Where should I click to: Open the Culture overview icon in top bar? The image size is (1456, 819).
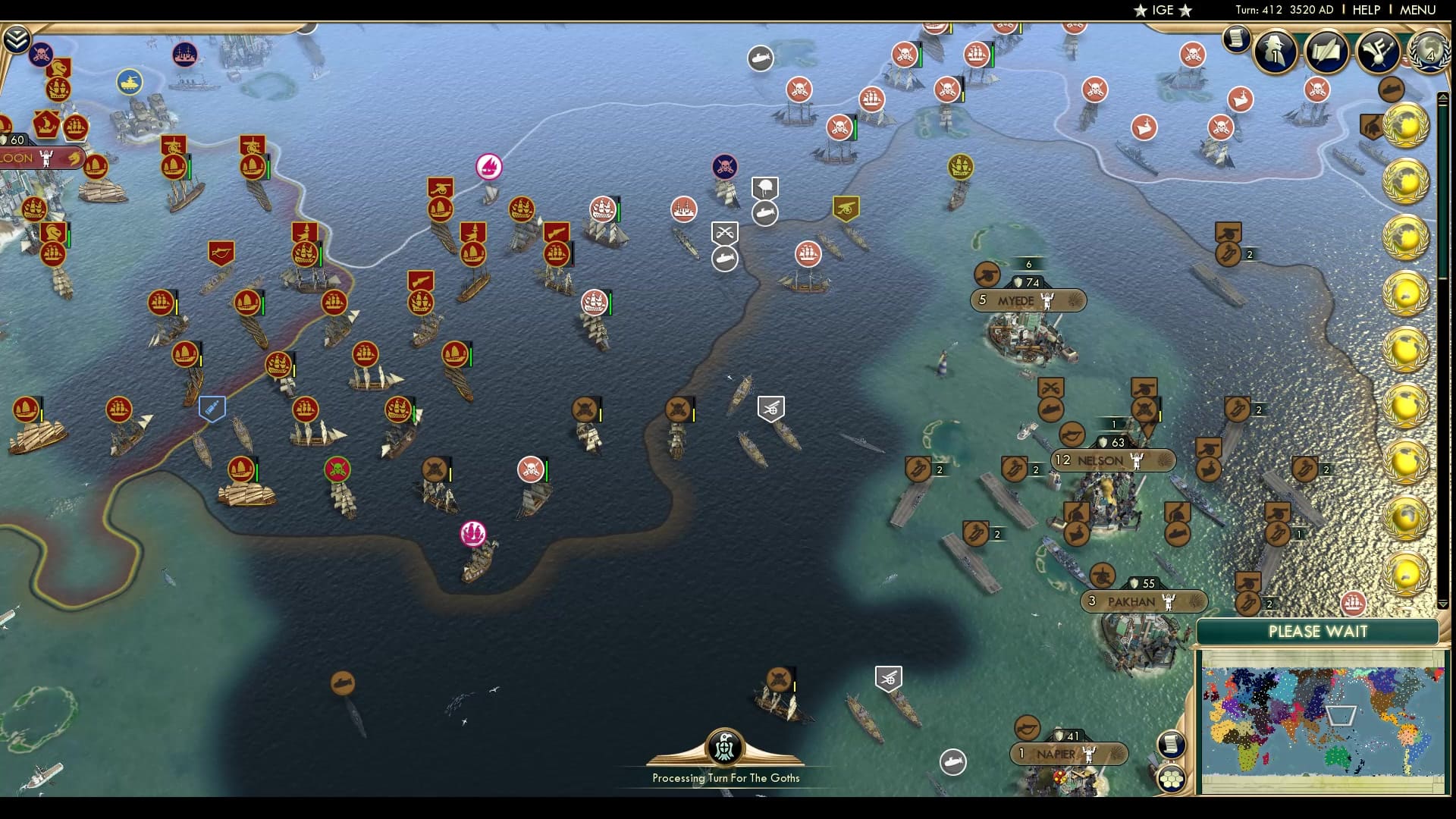point(1376,51)
